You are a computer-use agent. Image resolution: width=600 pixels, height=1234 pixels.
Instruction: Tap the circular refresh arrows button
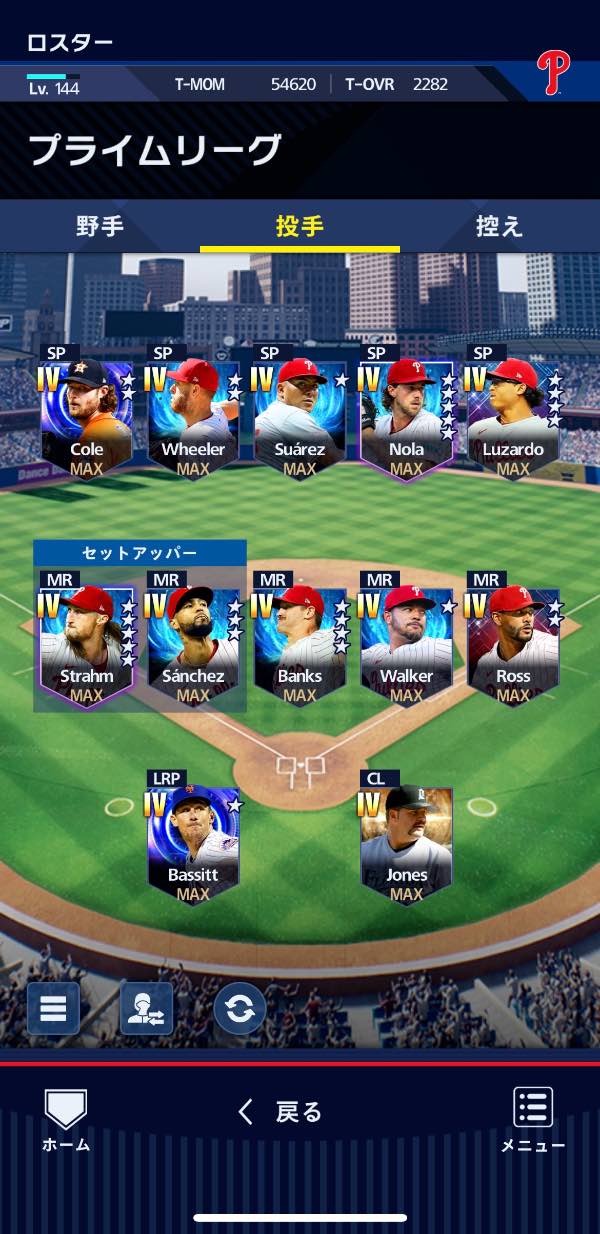[240, 1008]
